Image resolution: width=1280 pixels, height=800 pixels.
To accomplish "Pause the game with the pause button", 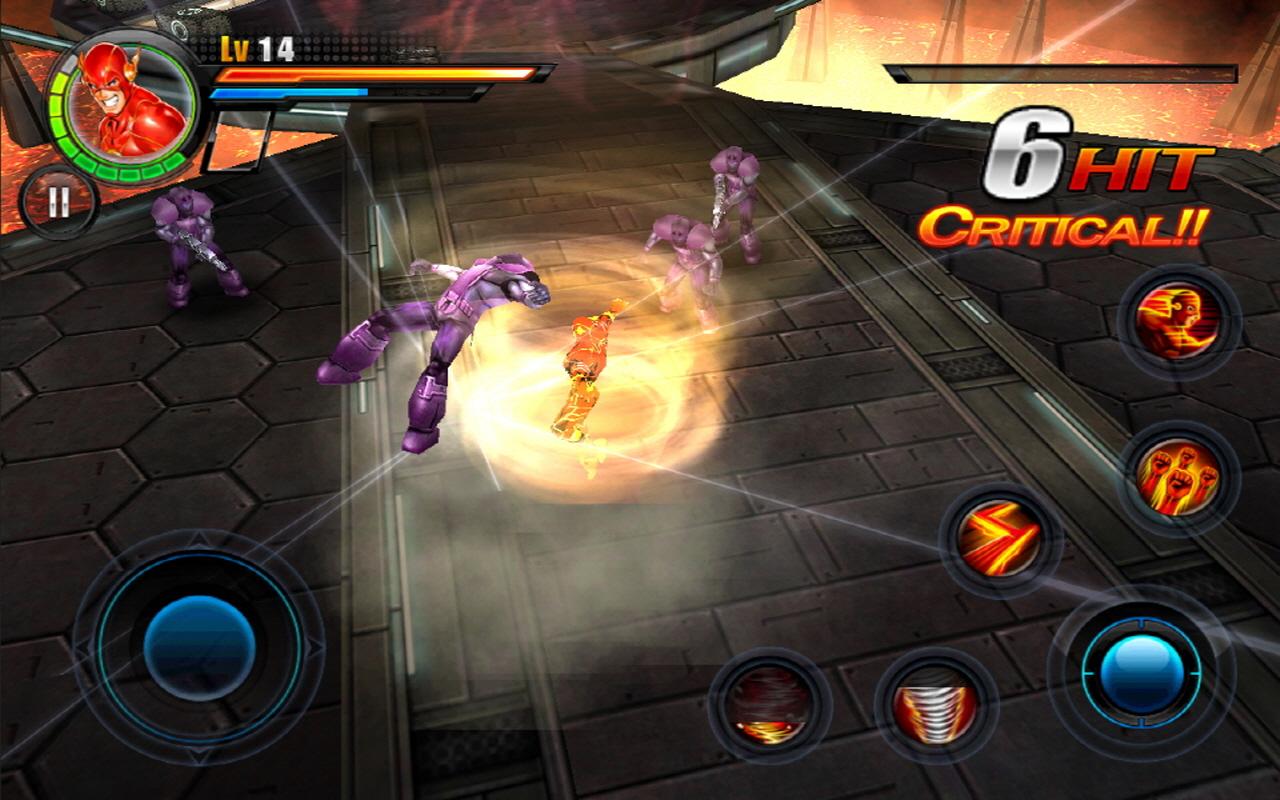I will (58, 203).
